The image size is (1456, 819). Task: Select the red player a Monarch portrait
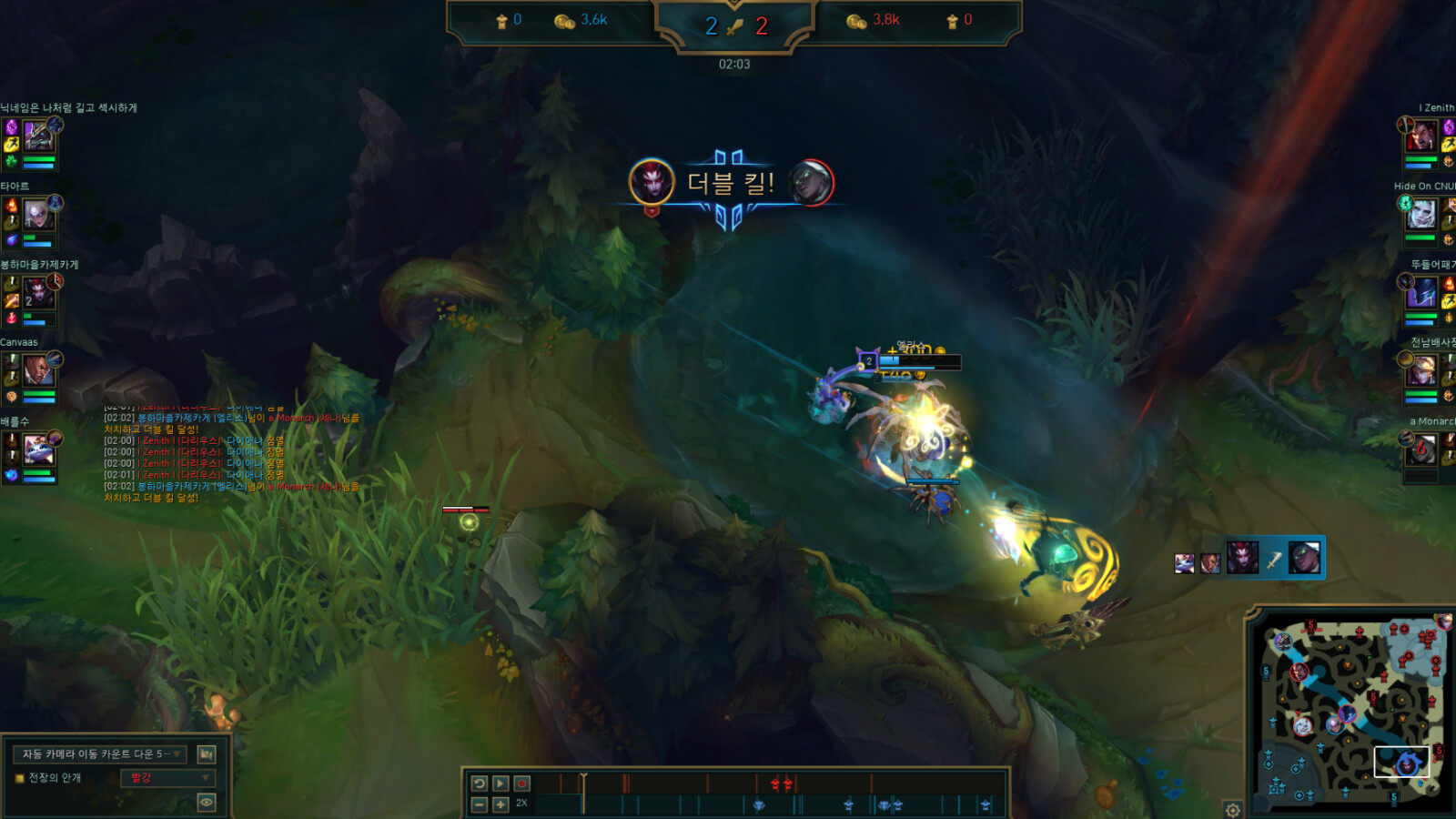1422,449
